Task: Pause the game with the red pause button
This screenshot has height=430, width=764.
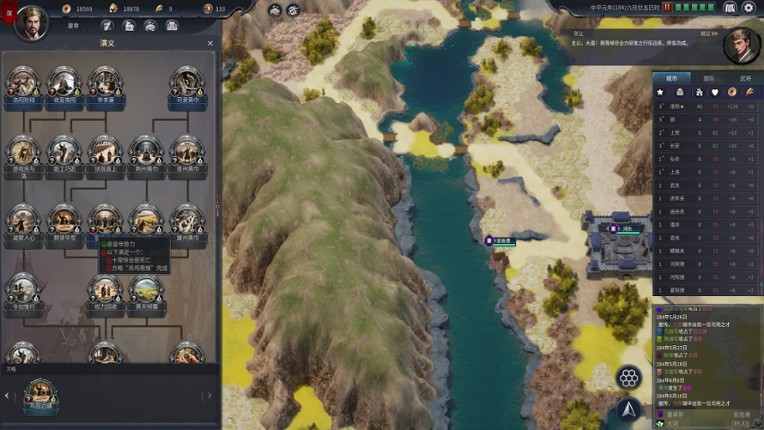Action: click(666, 8)
